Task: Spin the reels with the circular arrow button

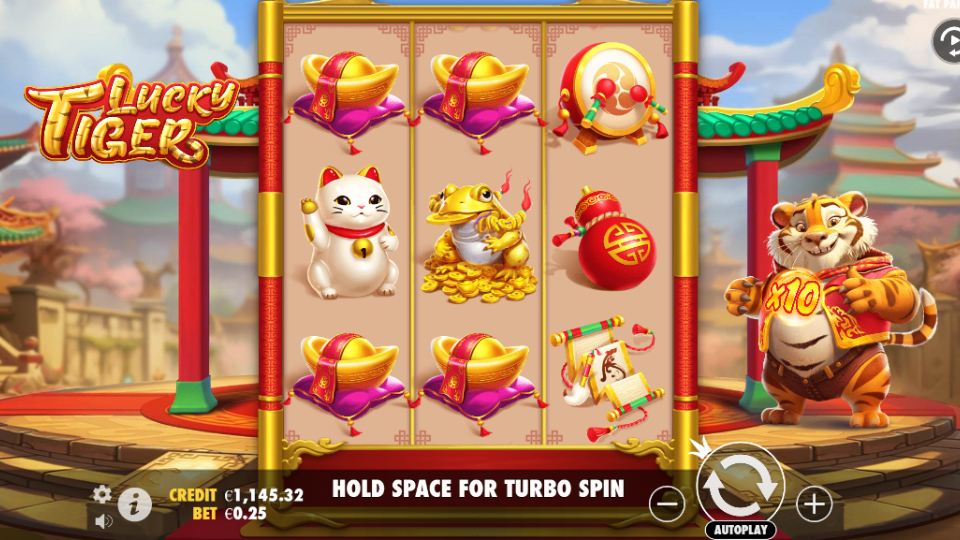Action: [740, 484]
